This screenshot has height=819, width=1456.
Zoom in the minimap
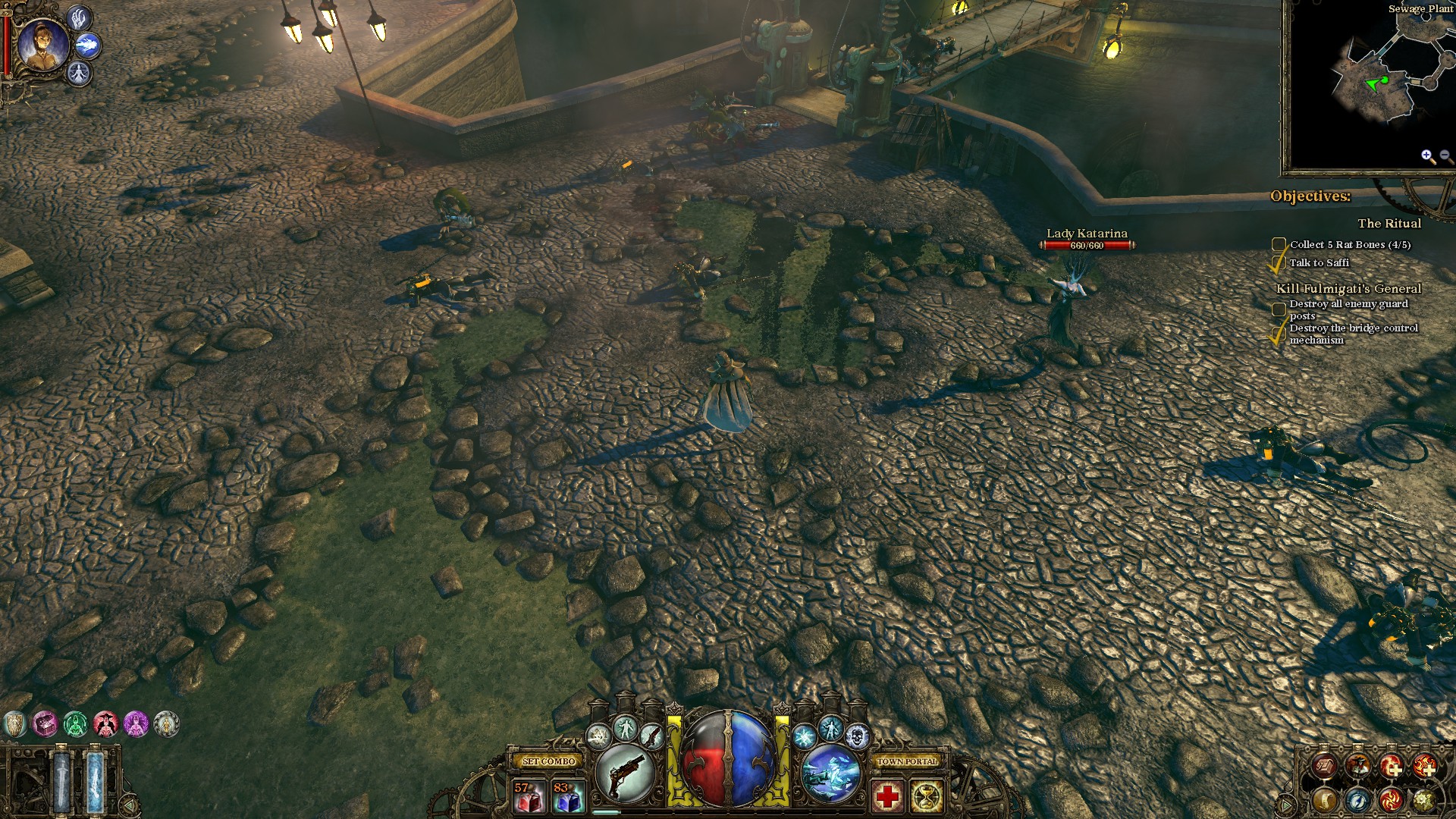point(1427,156)
